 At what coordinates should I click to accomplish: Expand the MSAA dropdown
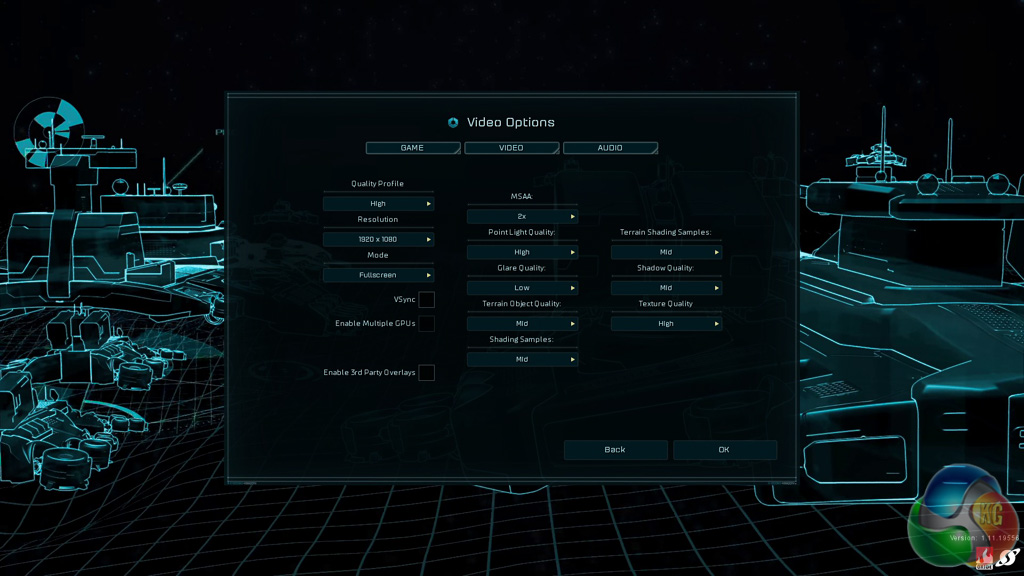522,216
